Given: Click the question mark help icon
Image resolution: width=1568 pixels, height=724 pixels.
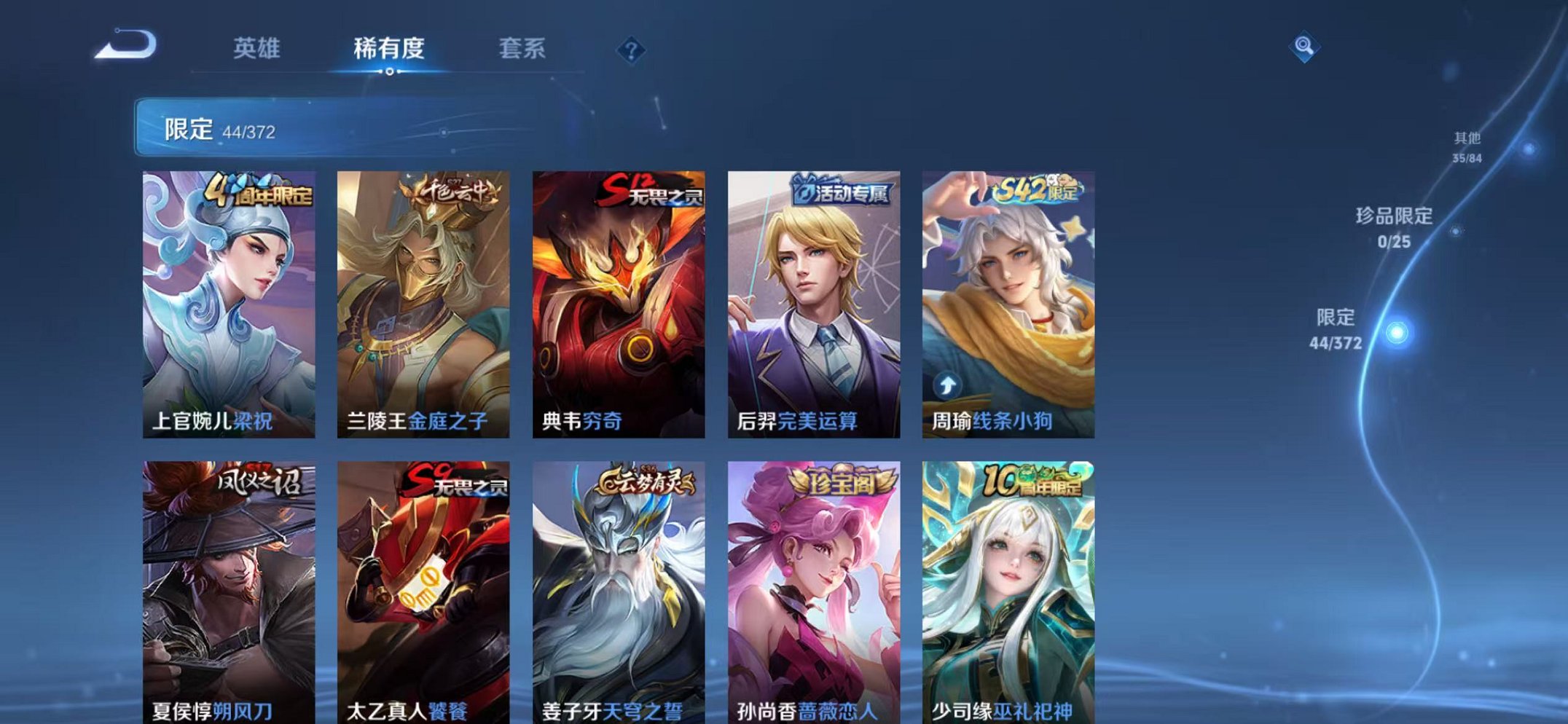Looking at the screenshot, I should click(632, 50).
